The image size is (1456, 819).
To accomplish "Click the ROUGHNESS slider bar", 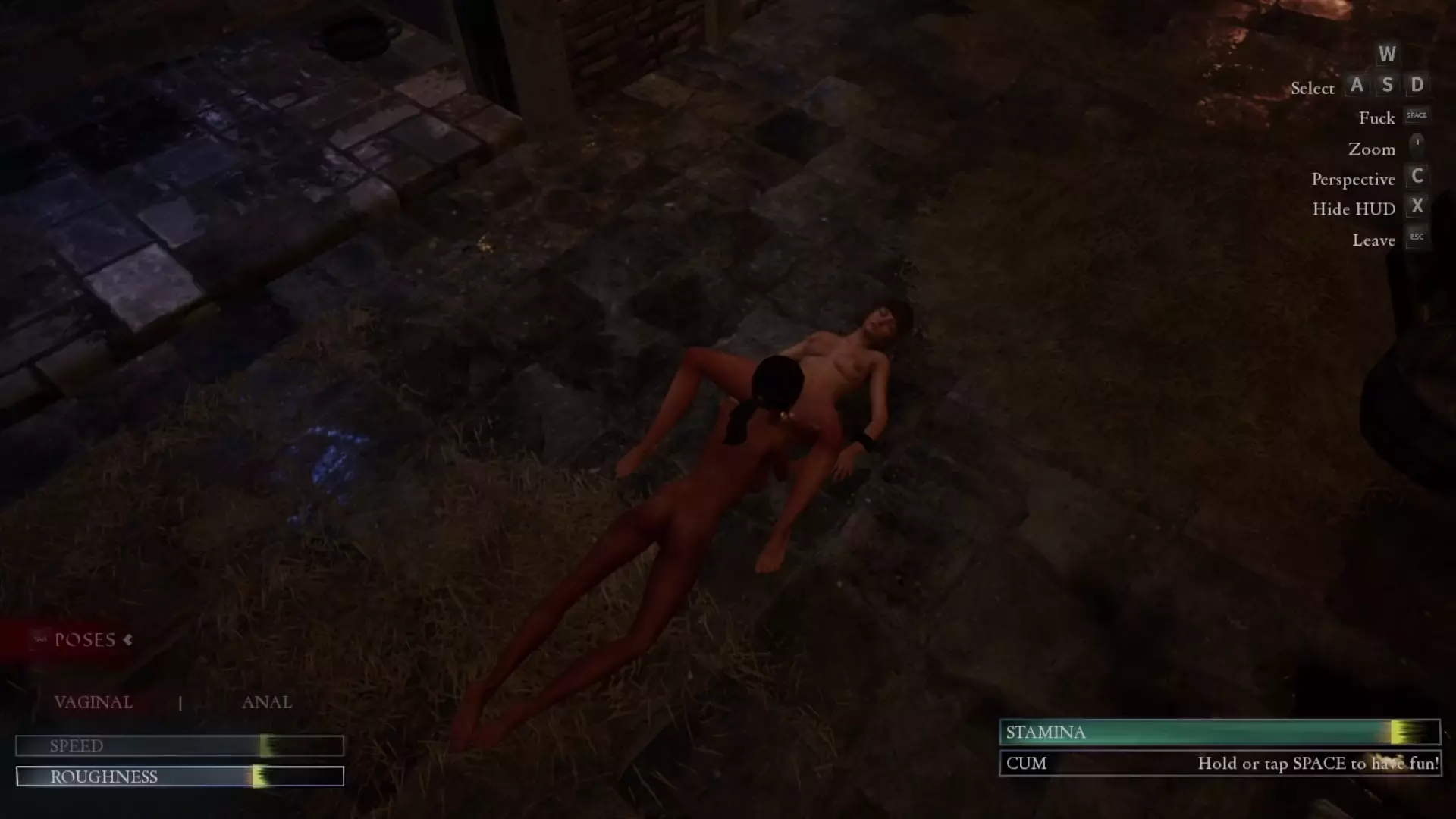I will (180, 777).
